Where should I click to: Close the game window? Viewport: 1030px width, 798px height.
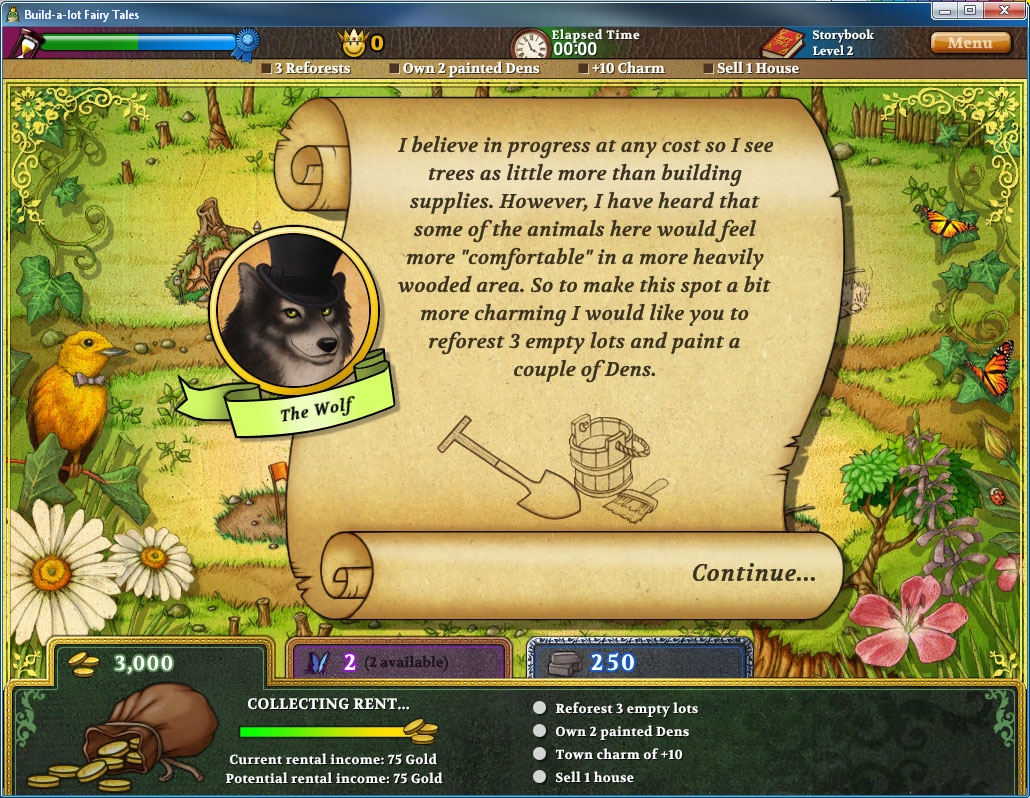(1004, 11)
